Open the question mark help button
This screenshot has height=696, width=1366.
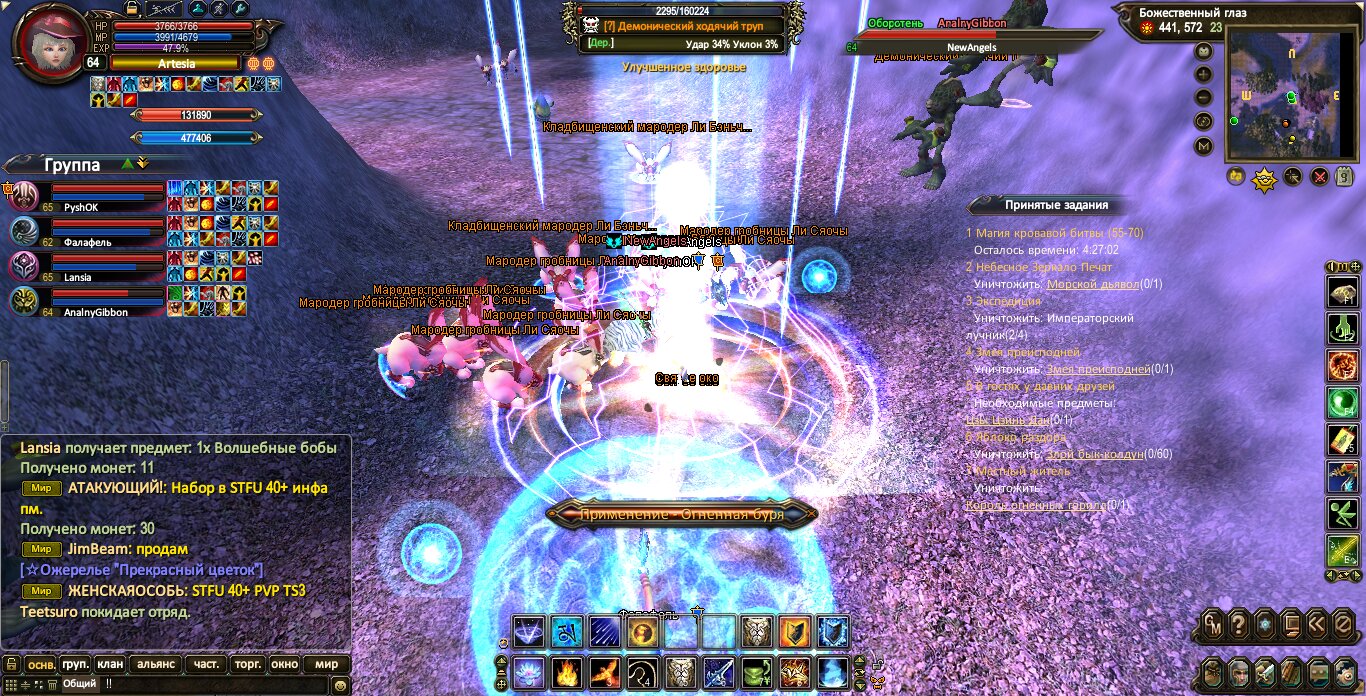tap(1239, 624)
